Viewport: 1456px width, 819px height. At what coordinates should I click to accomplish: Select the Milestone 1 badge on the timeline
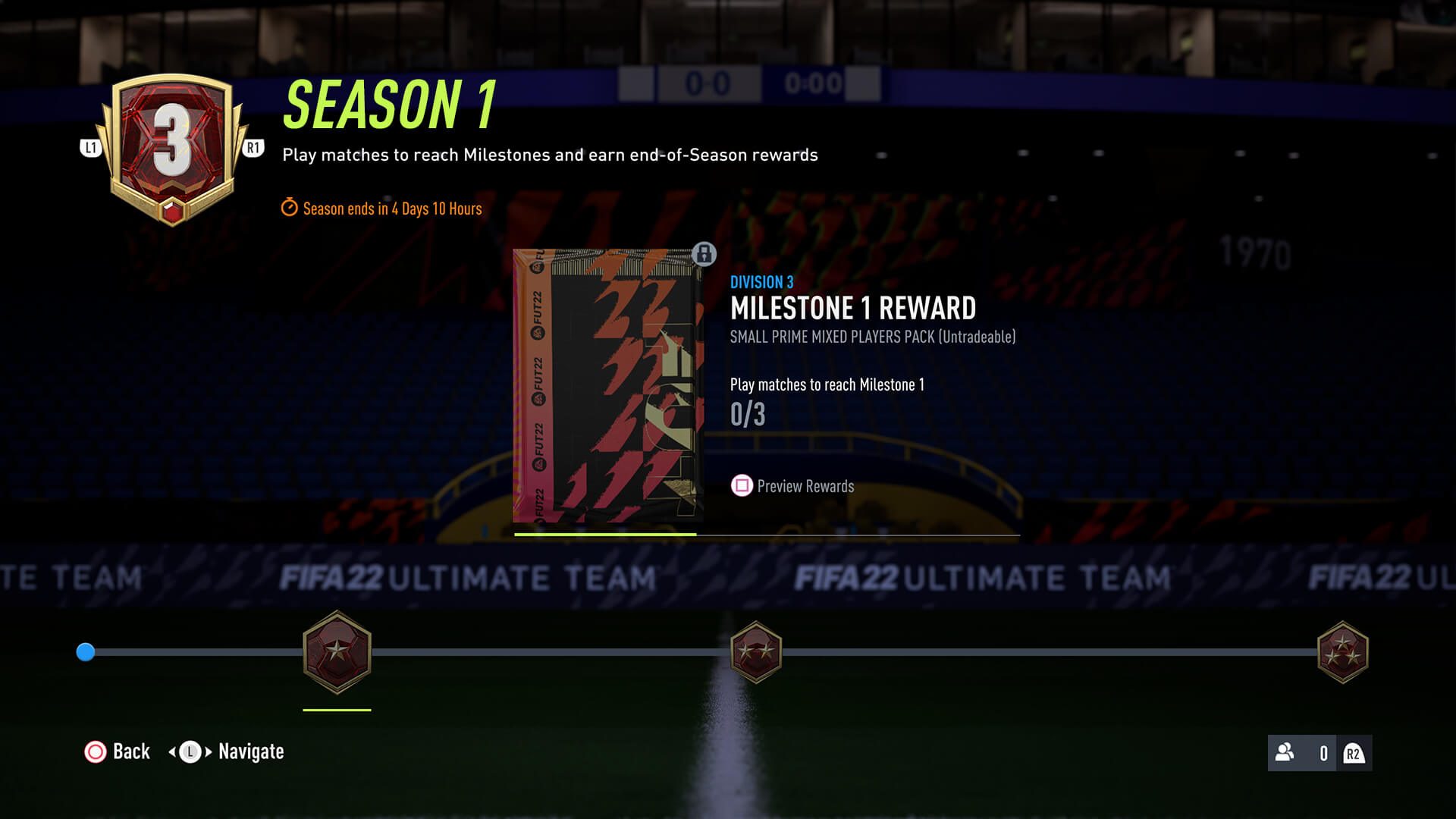tap(337, 654)
